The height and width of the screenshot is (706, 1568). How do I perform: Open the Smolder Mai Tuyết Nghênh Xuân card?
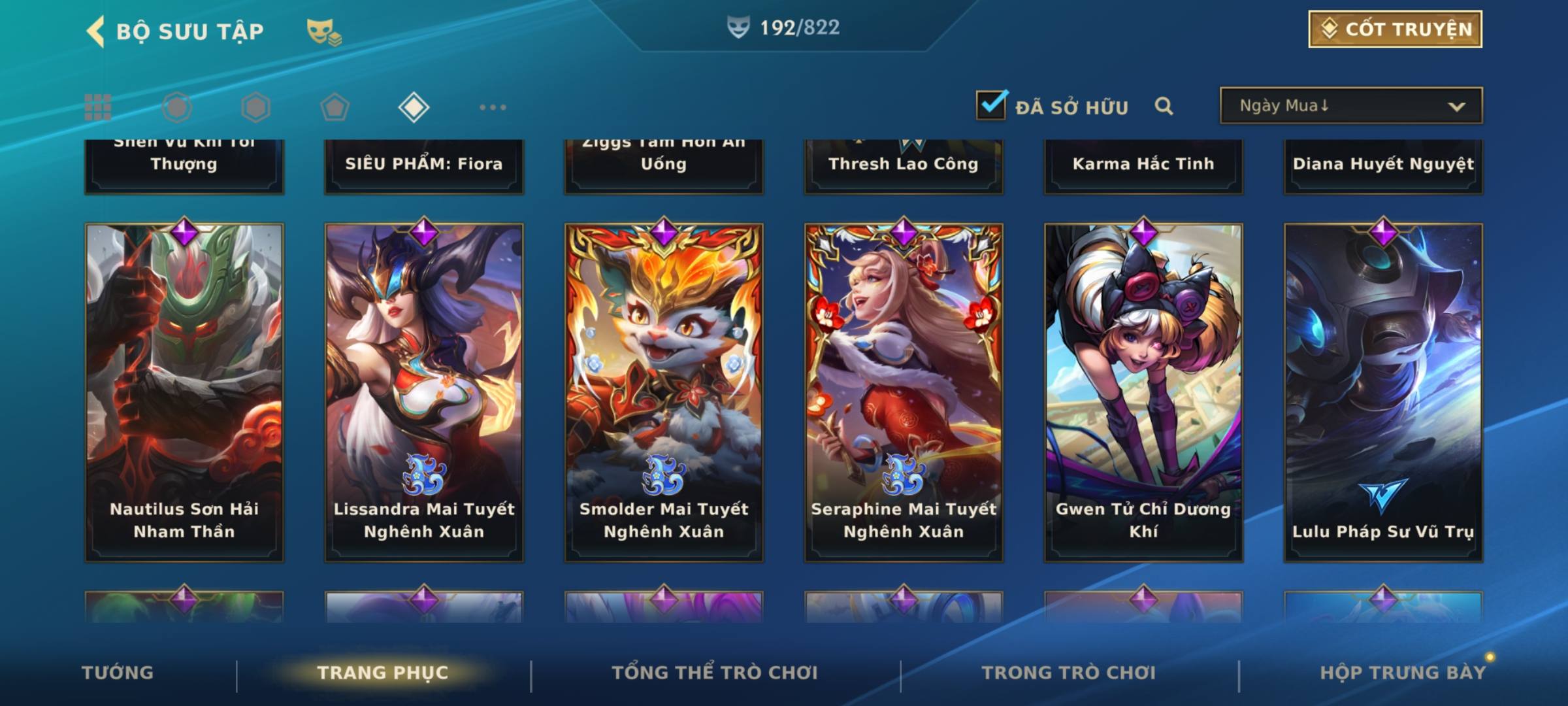click(664, 392)
